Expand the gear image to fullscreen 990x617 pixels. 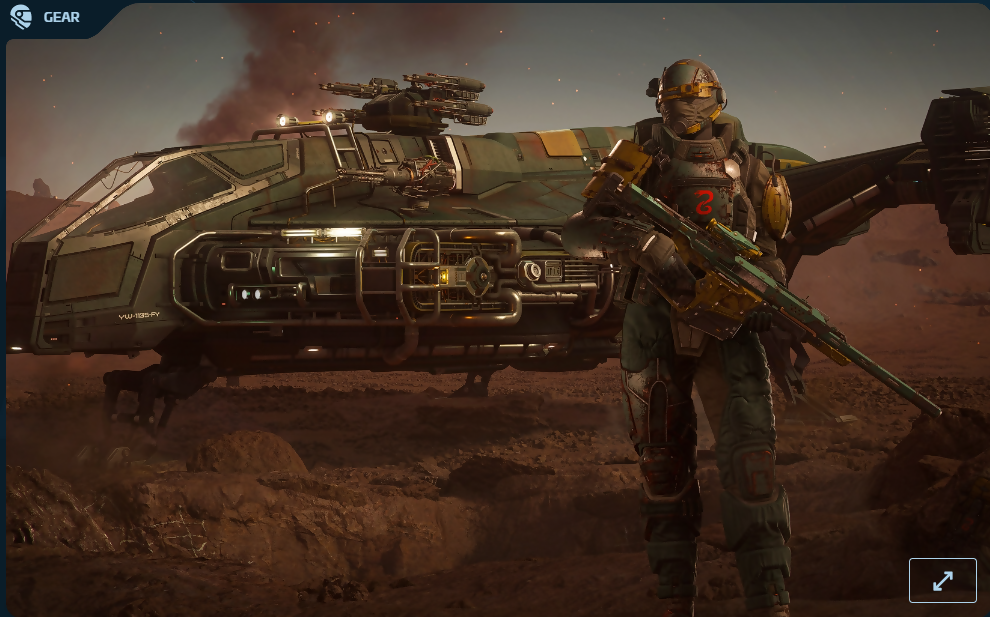[x=942, y=580]
